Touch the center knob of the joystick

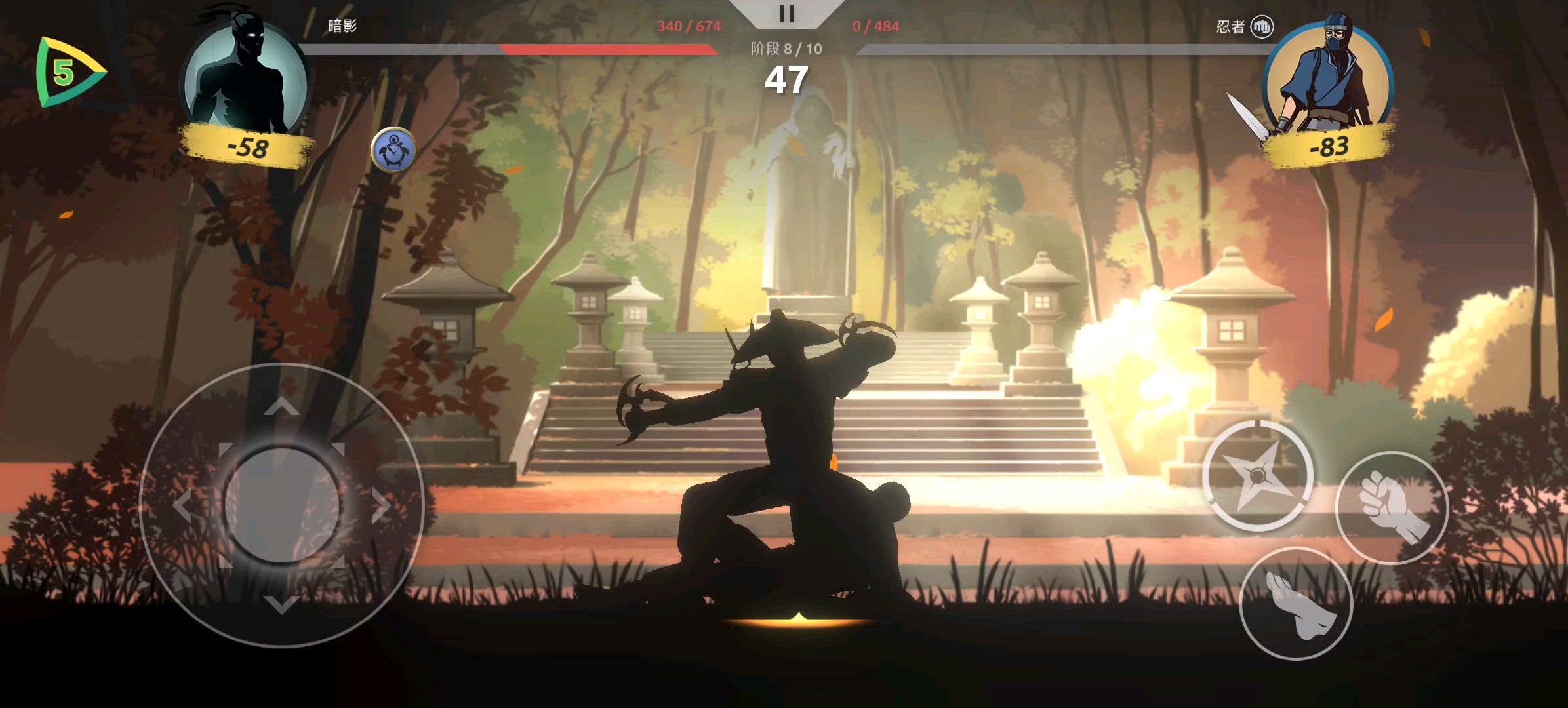pos(282,505)
